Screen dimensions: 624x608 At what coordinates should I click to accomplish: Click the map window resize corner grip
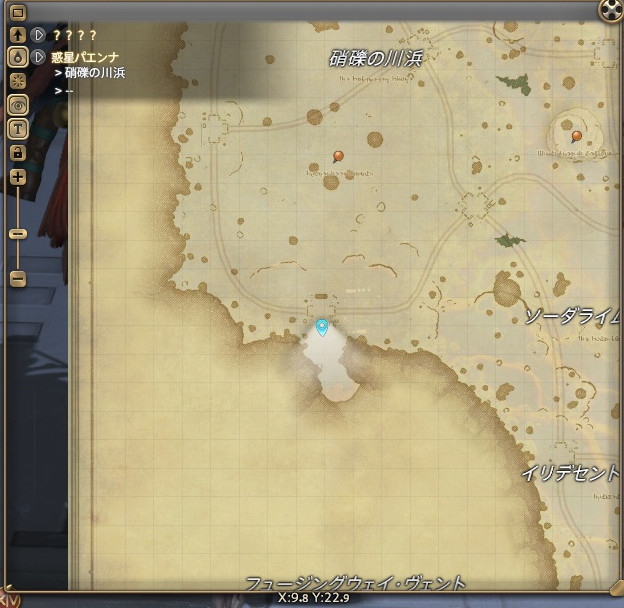(x=615, y=589)
